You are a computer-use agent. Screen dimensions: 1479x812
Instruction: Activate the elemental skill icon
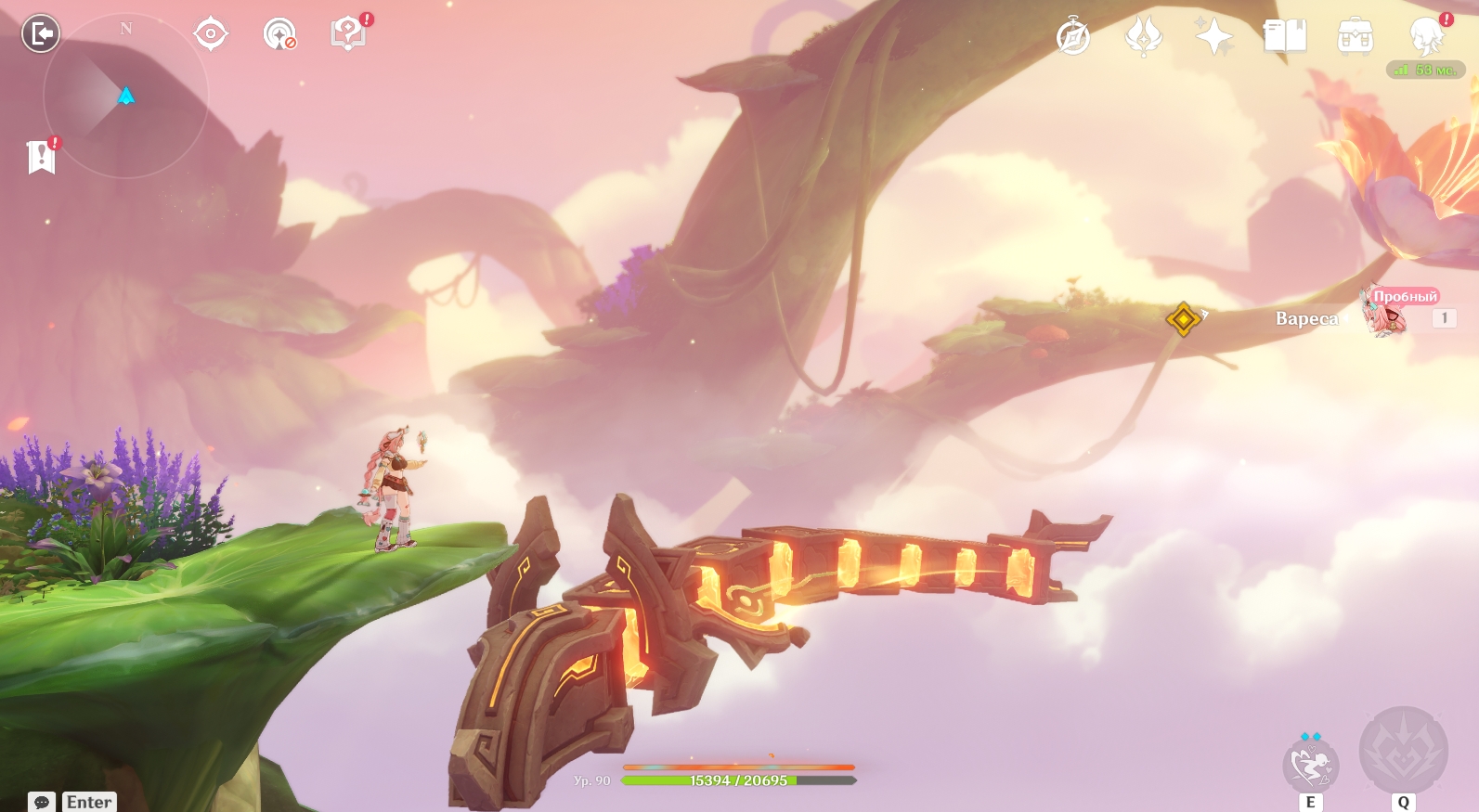(1310, 766)
